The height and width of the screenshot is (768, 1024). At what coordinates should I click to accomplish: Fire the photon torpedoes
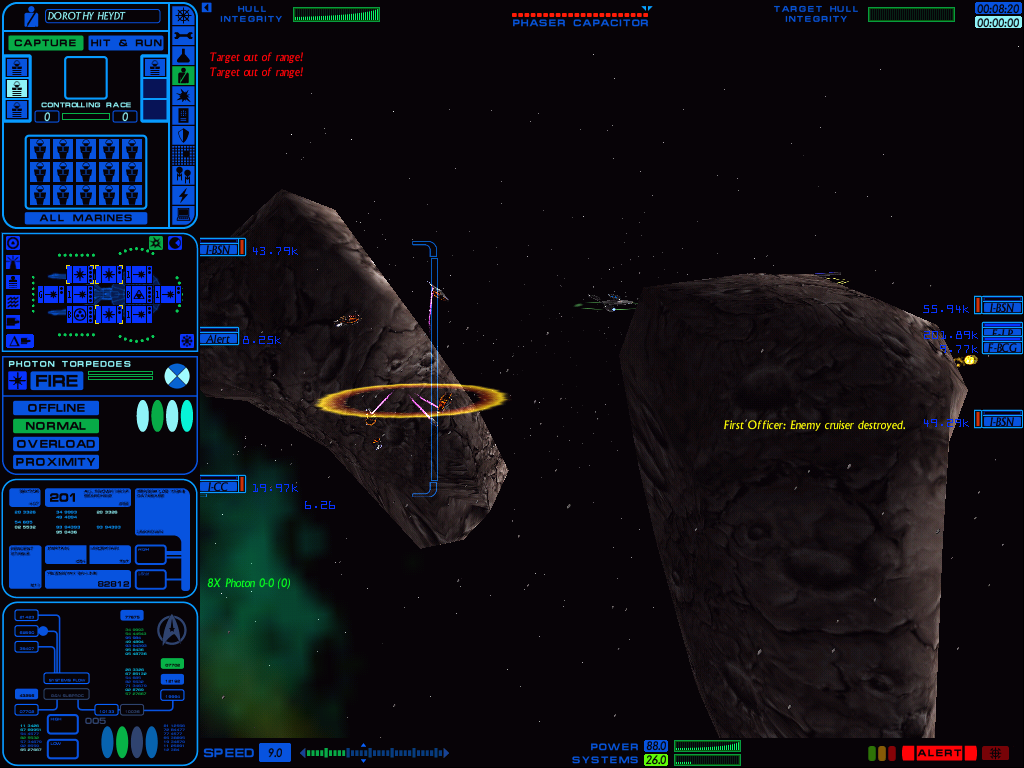click(56, 381)
